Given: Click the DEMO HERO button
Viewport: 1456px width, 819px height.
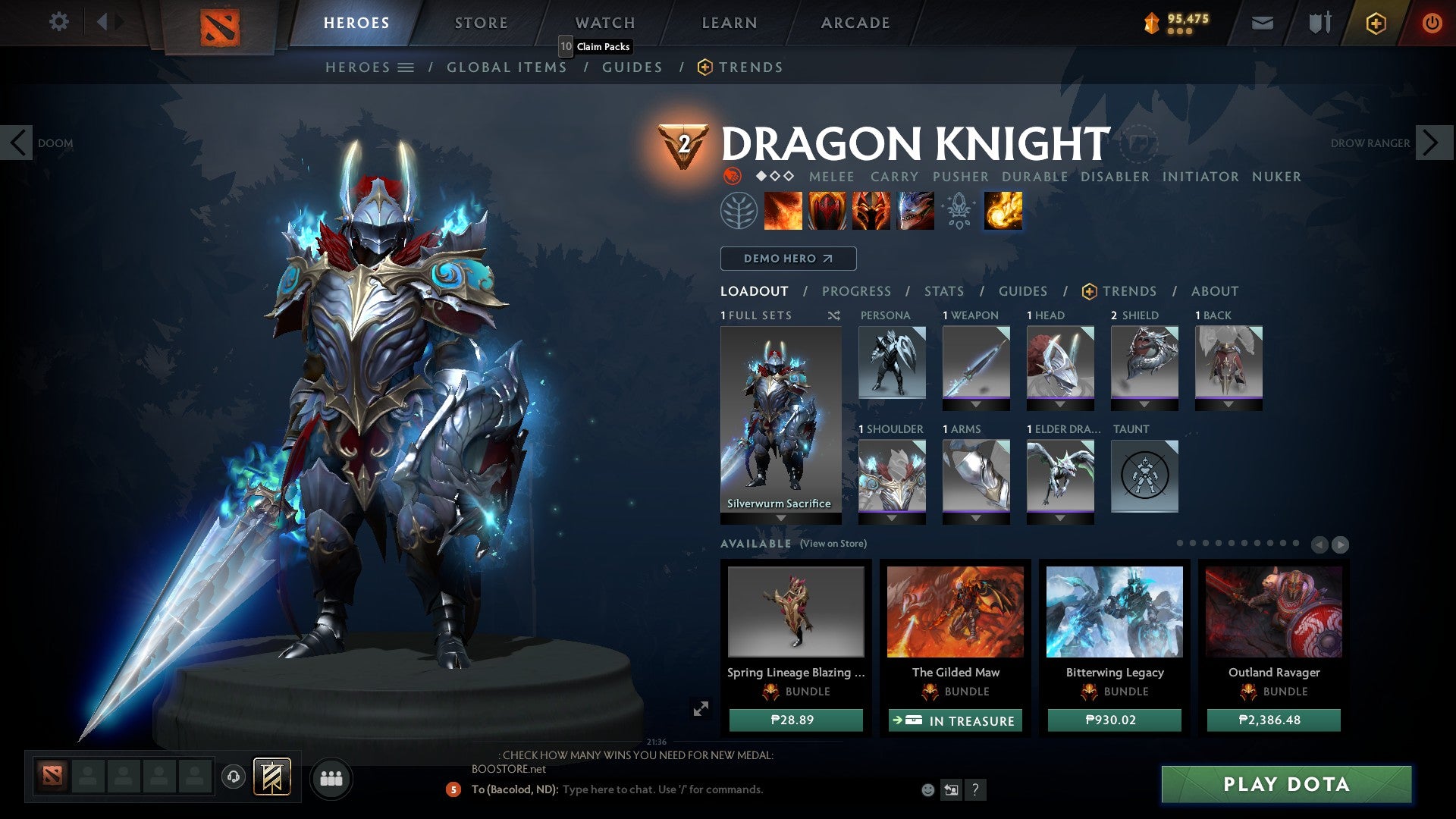Looking at the screenshot, I should coord(788,258).
